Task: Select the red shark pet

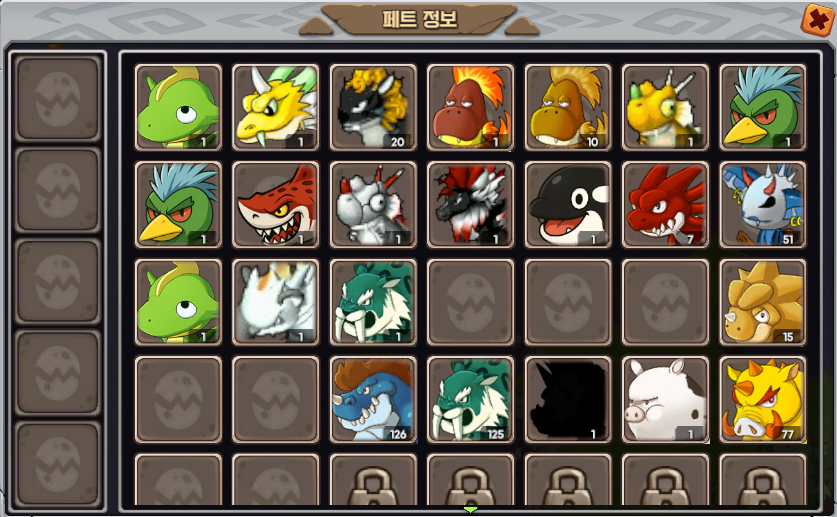Action: click(275, 205)
